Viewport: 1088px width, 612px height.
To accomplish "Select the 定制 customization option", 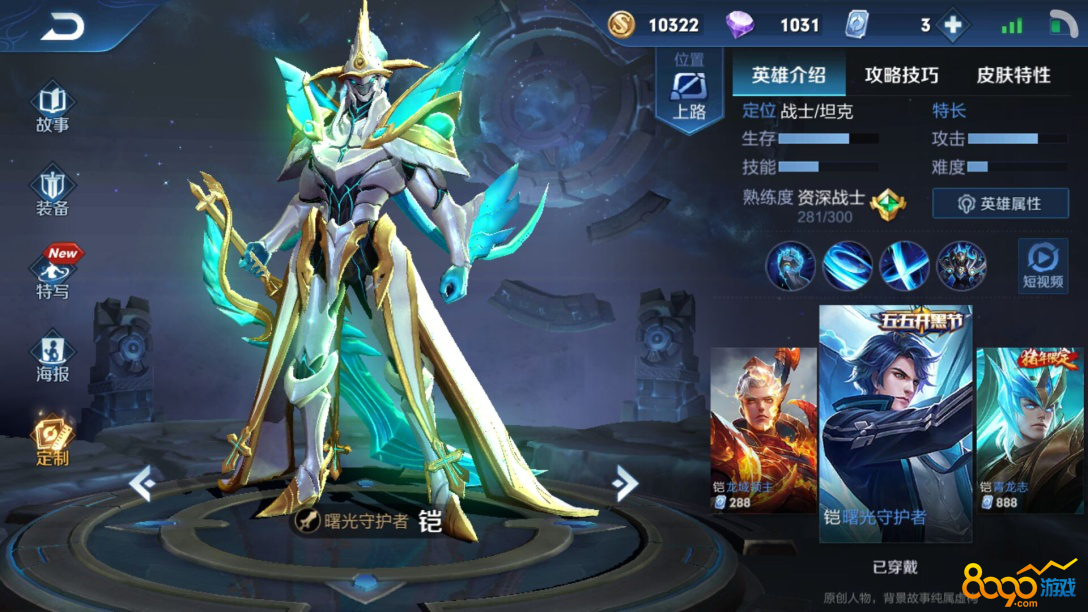I will click(52, 441).
